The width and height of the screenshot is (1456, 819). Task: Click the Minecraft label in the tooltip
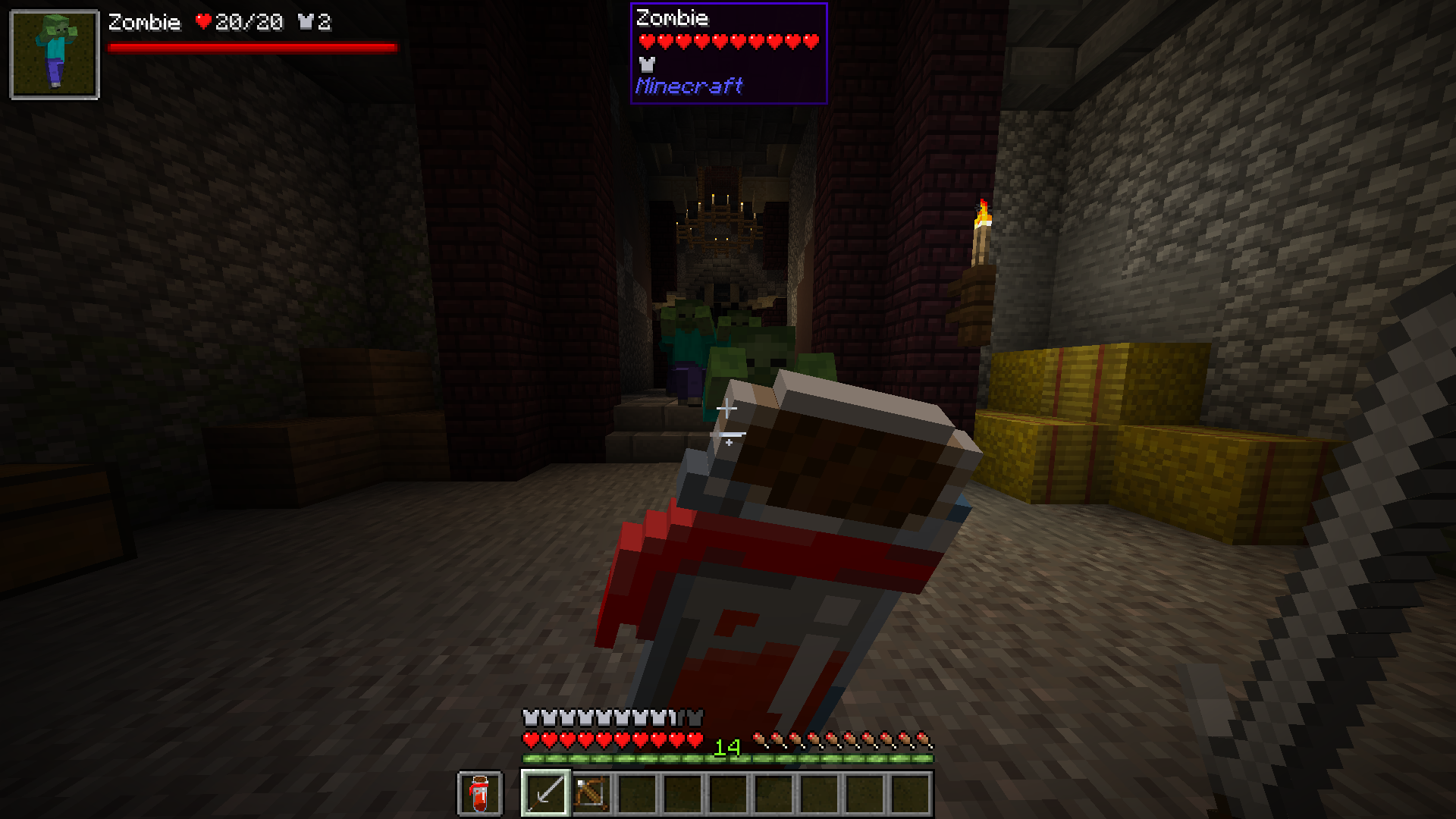(x=689, y=86)
